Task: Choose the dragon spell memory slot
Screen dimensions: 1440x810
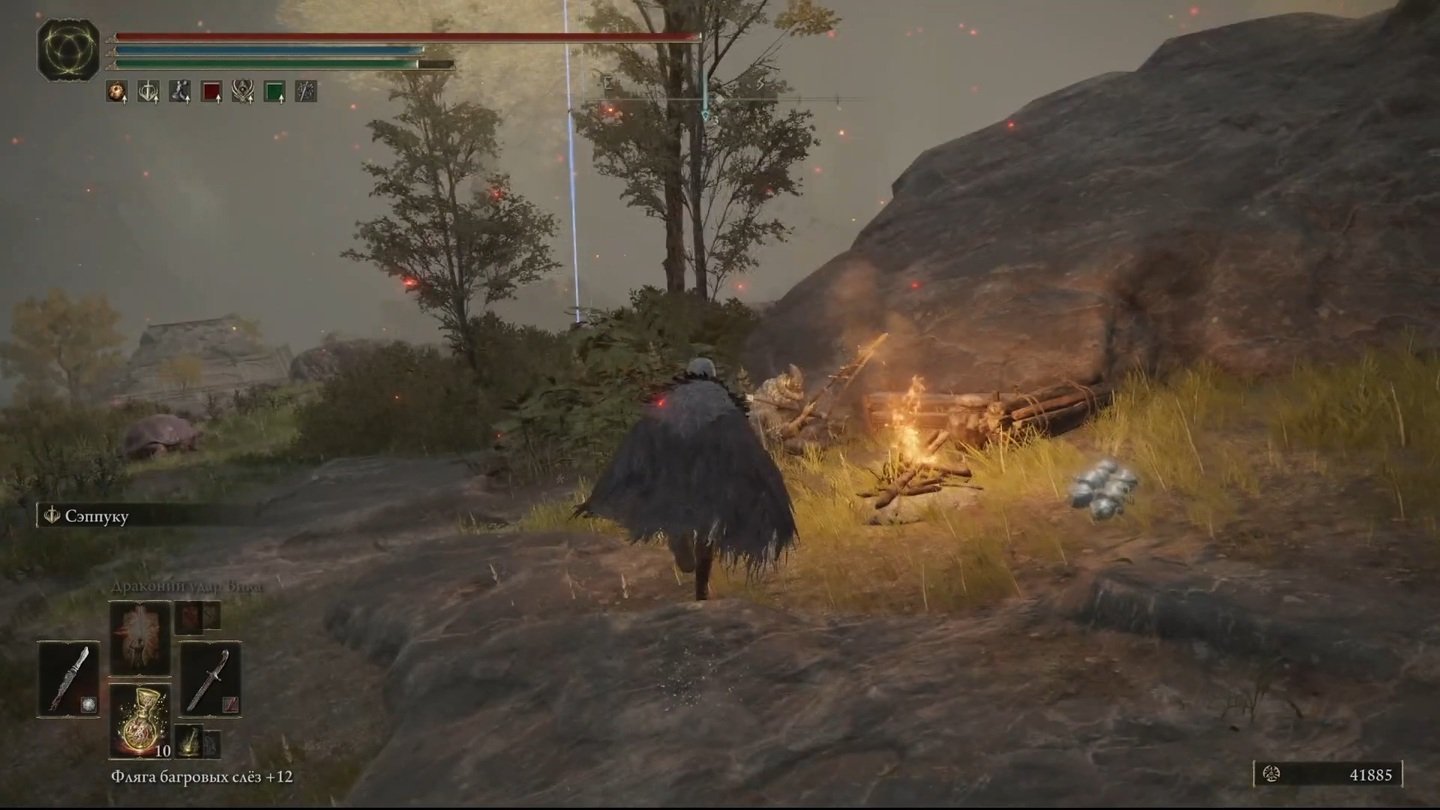Action: (140, 638)
